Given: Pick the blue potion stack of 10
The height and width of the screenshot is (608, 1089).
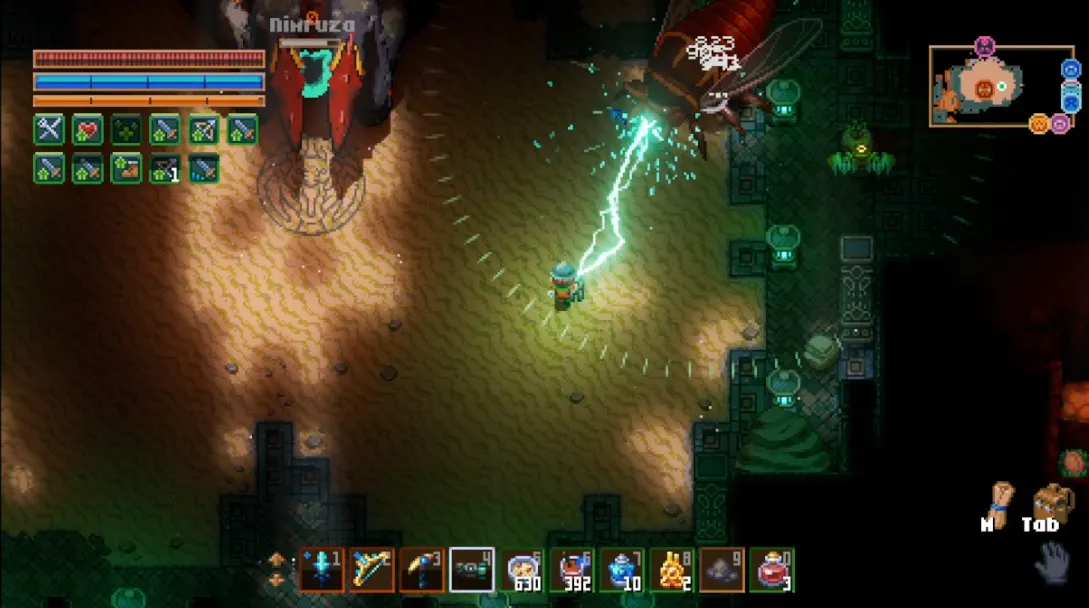Looking at the screenshot, I should click(622, 570).
